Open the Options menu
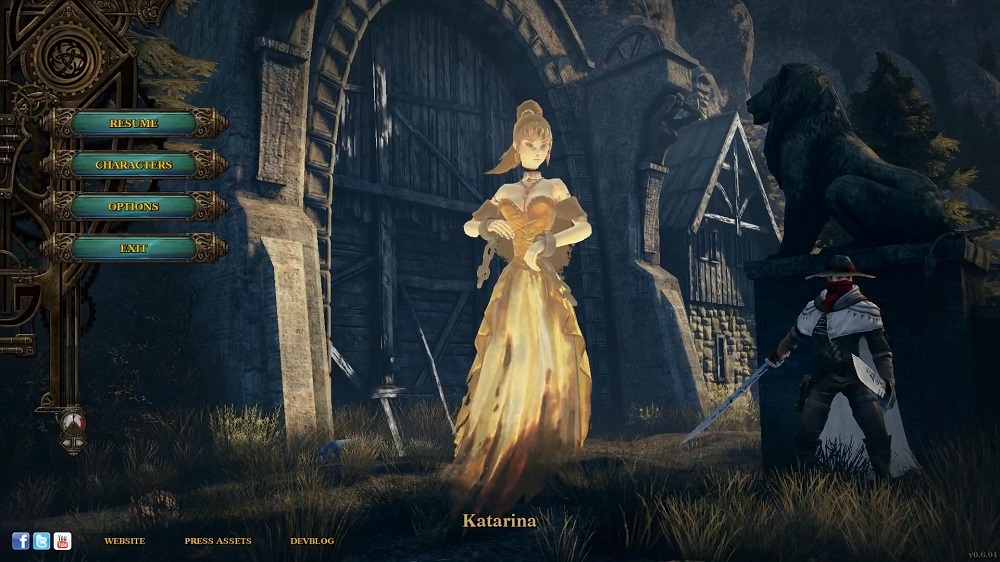This screenshot has width=1000, height=562. [133, 206]
